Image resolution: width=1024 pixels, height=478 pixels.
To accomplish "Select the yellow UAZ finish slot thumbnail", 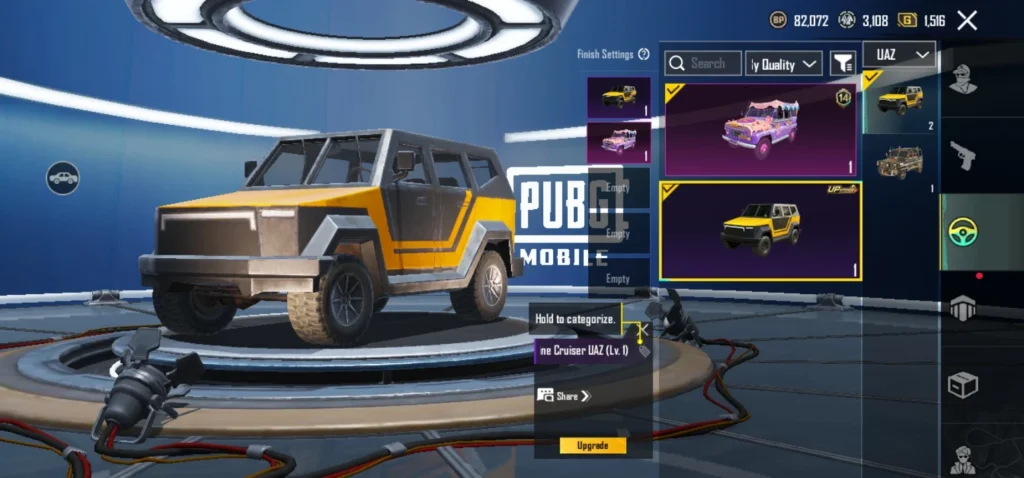I will click(619, 97).
